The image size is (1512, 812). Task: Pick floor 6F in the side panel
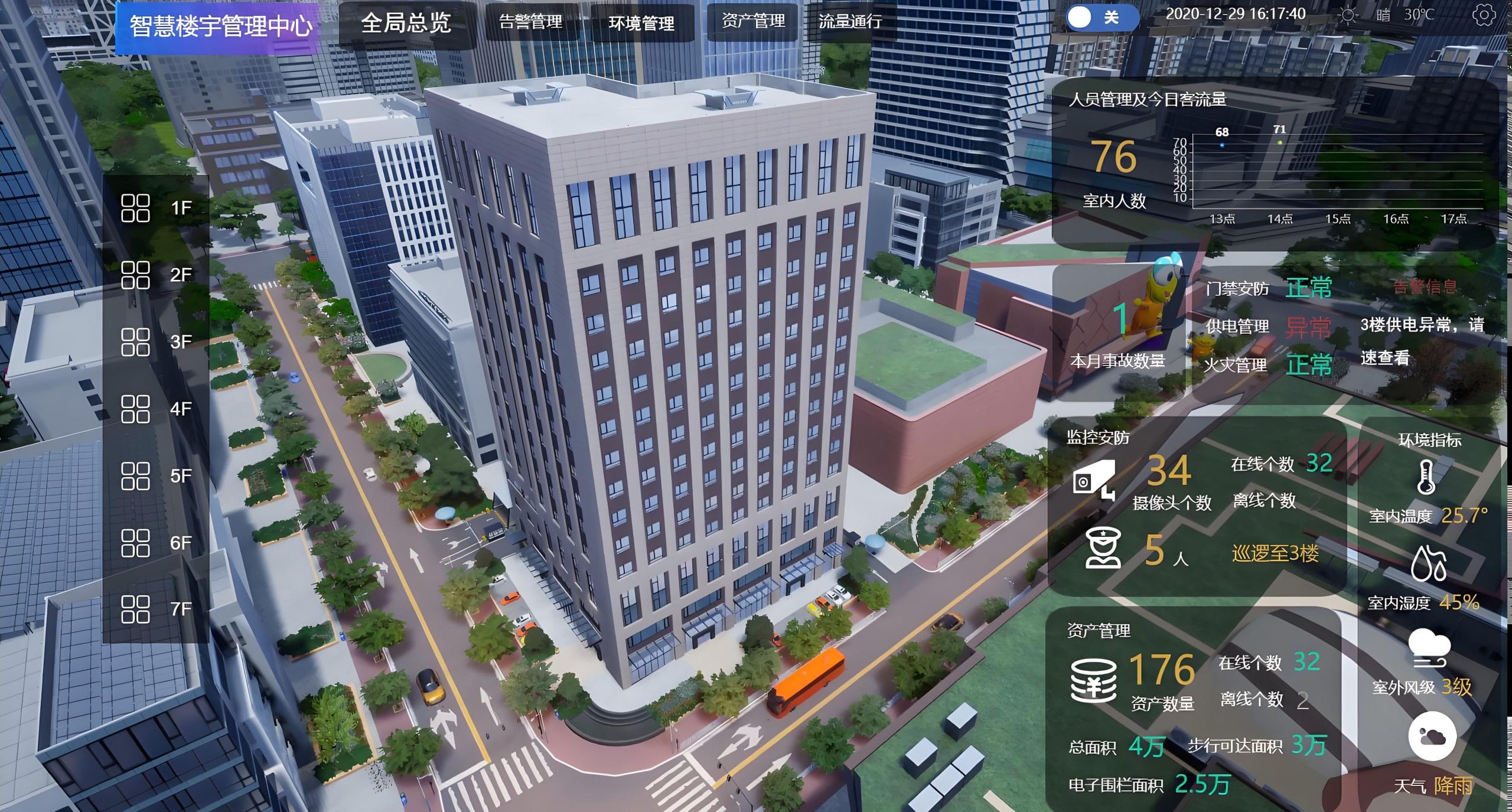[156, 543]
